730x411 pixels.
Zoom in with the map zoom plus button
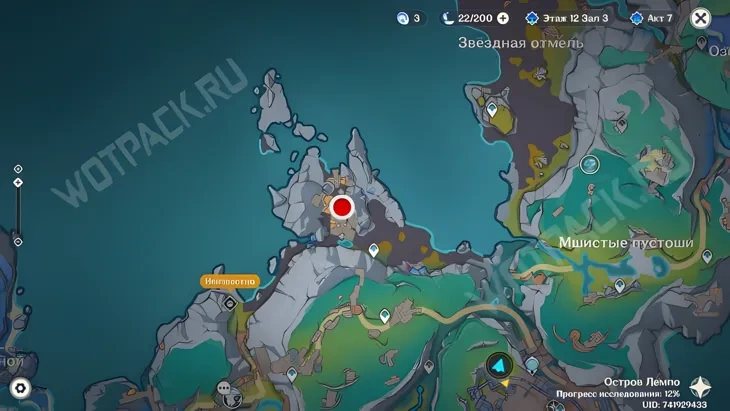coord(18,169)
